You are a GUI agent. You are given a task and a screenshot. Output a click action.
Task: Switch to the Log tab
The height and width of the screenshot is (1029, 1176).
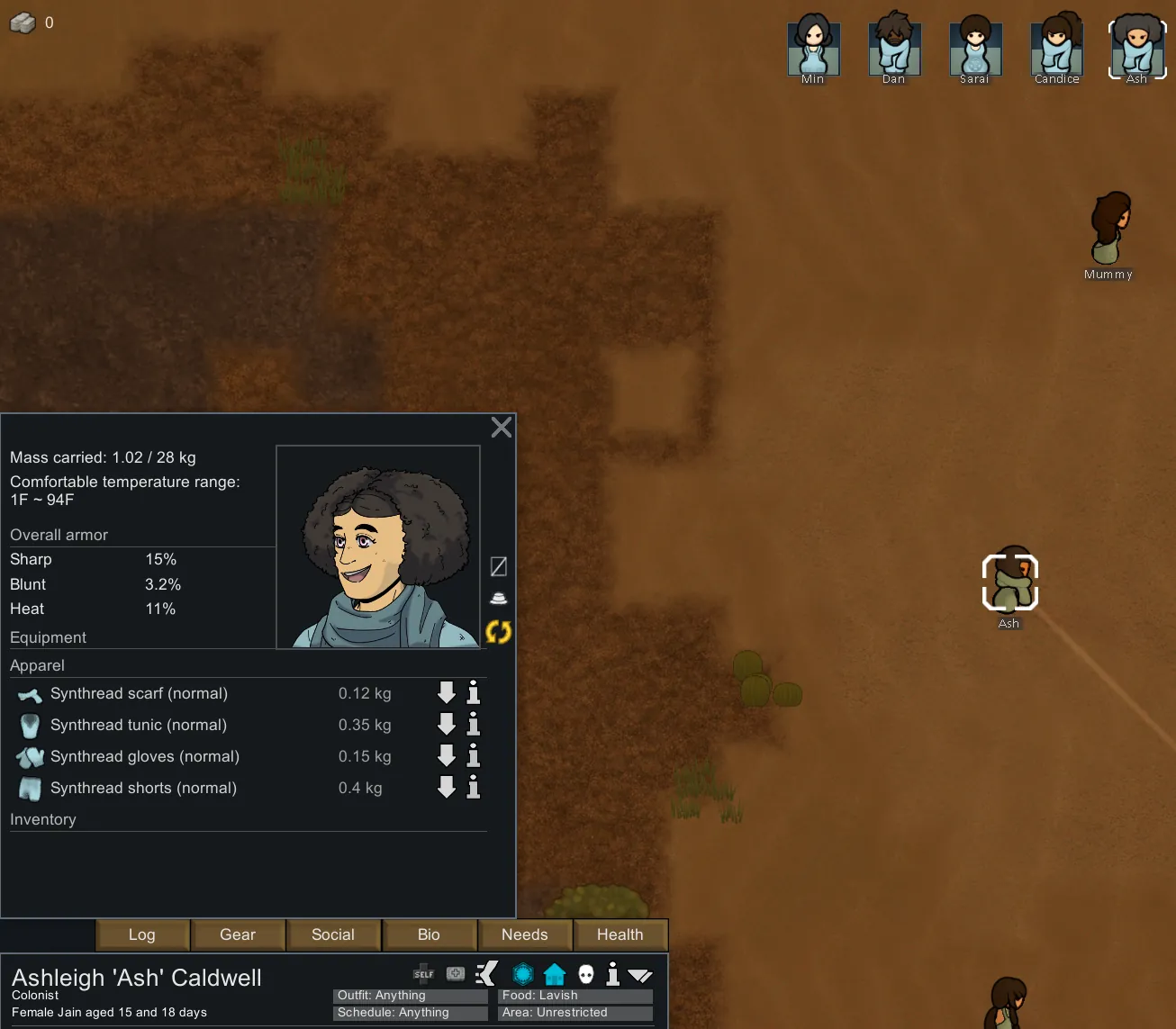point(142,934)
